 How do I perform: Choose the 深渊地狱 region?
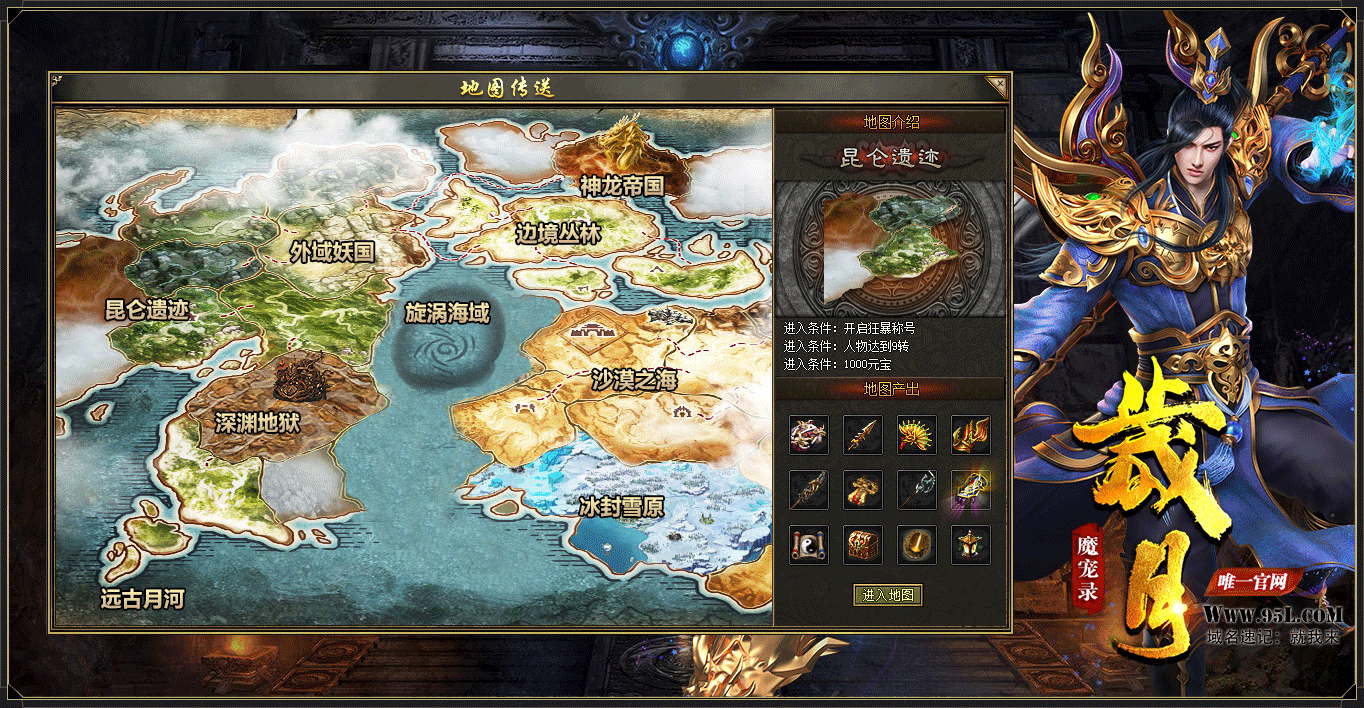click(x=257, y=423)
